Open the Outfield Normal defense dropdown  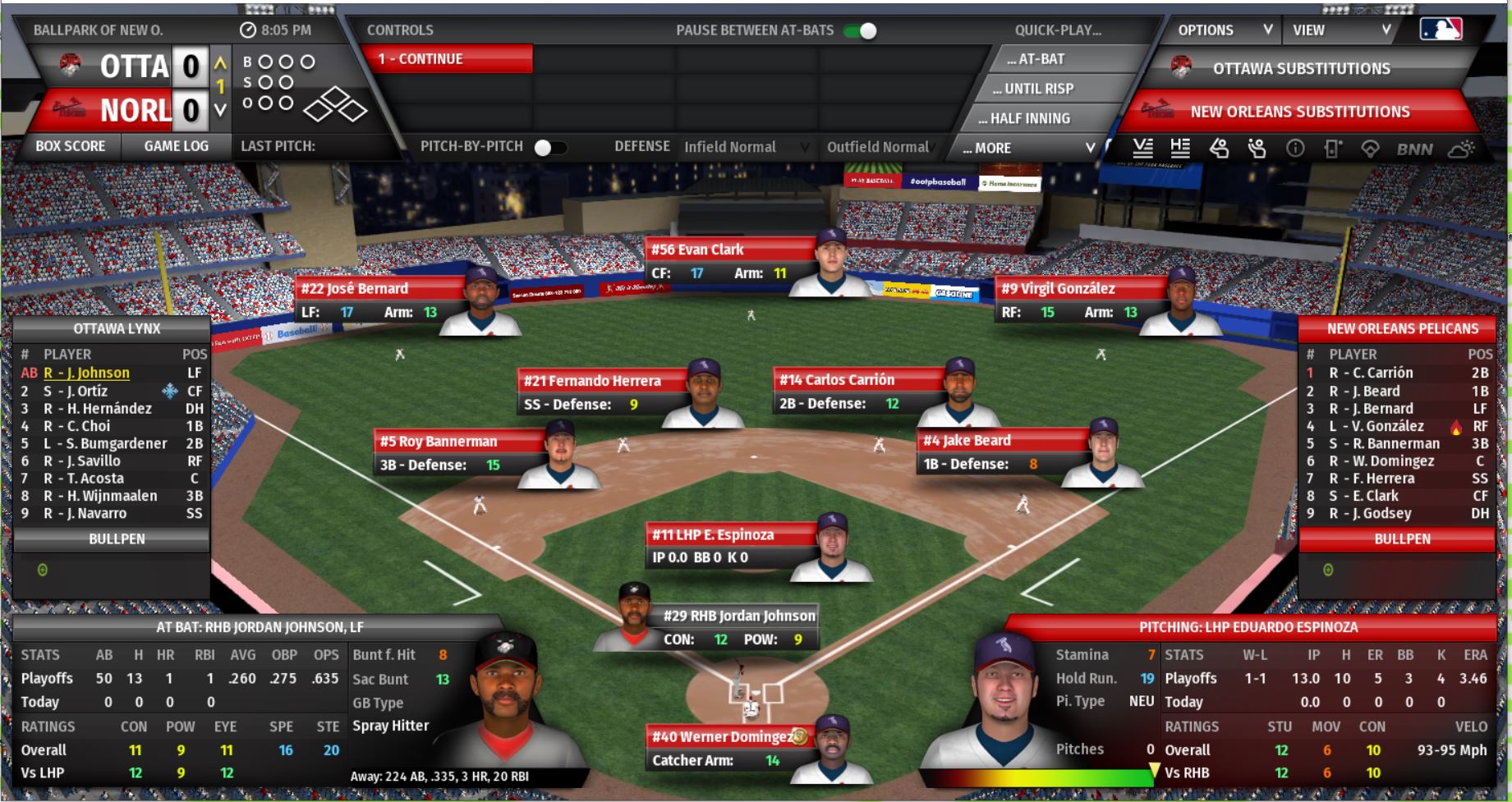pos(879,147)
